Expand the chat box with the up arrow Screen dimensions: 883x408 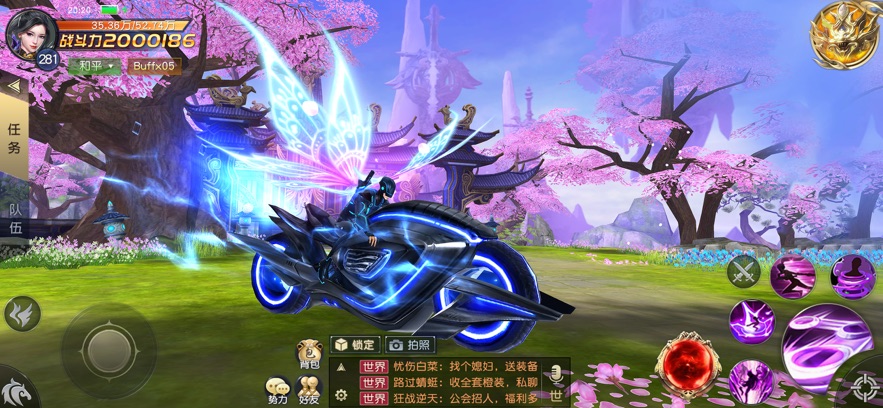(x=341, y=367)
